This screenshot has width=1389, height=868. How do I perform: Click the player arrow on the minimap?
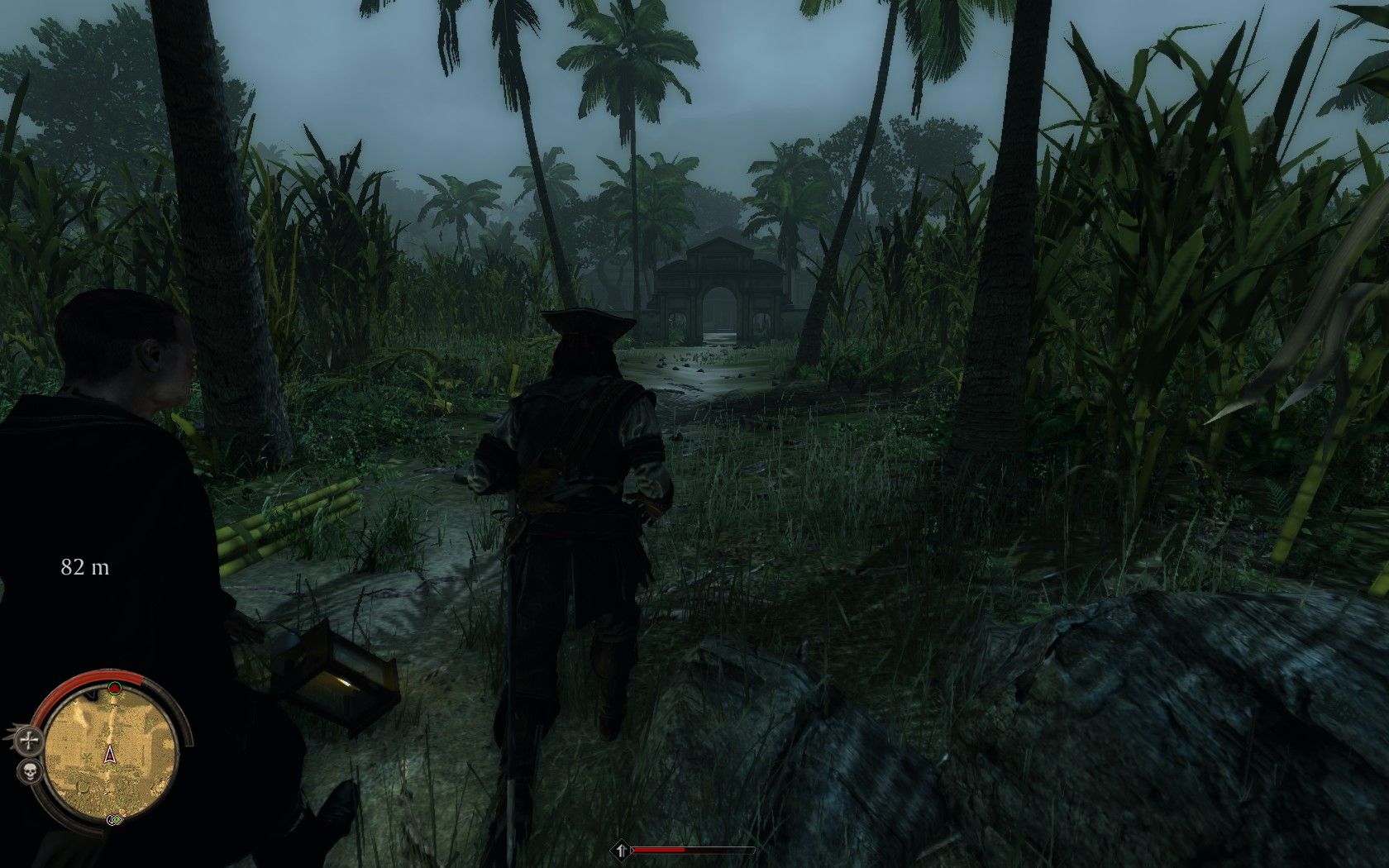point(110,754)
